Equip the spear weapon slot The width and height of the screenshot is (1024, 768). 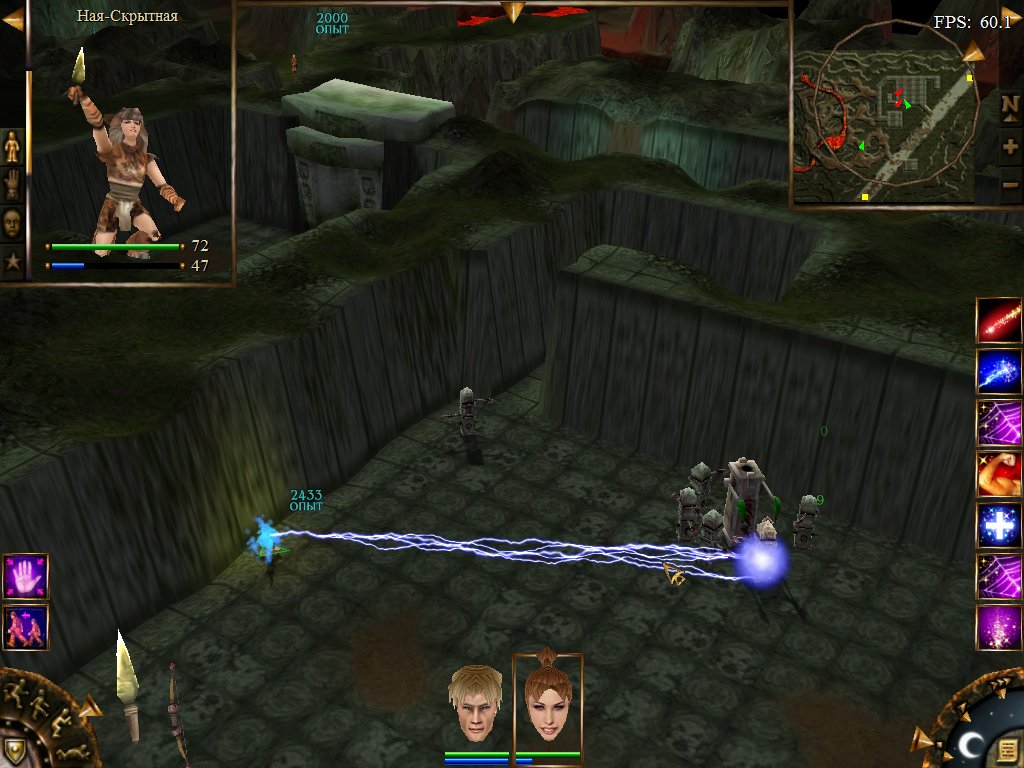[x=127, y=690]
